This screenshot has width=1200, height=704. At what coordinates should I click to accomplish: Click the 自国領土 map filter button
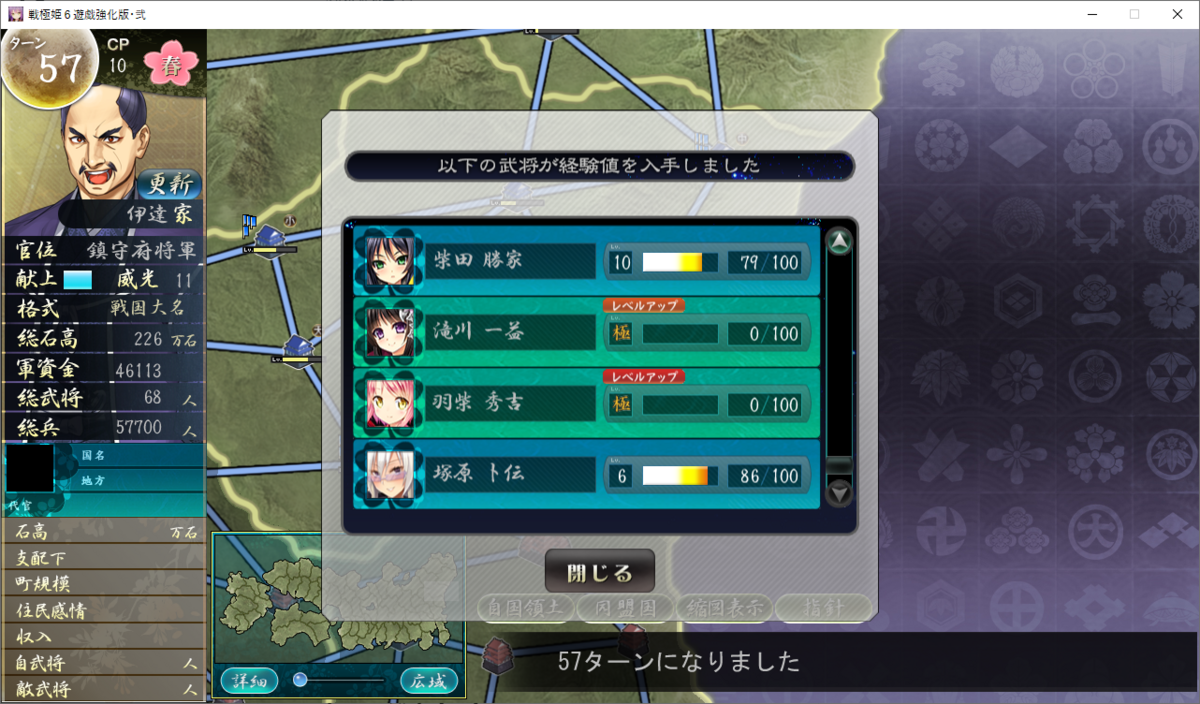point(526,606)
